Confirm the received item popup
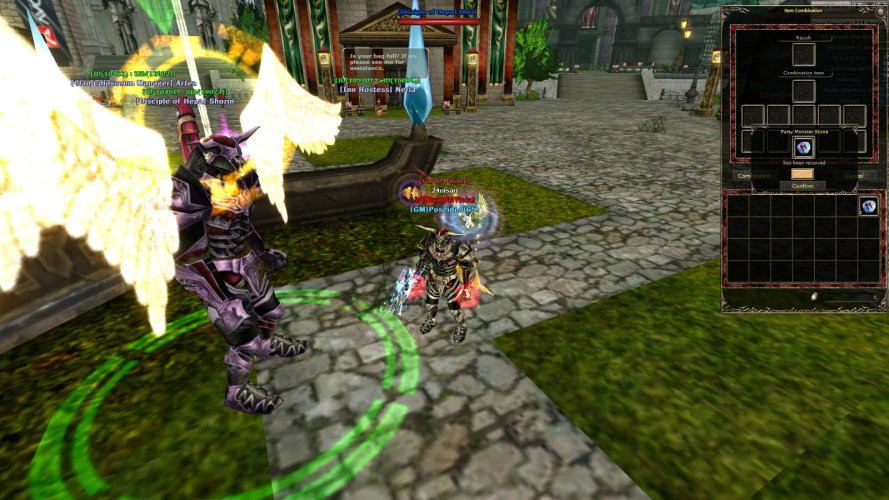Image resolution: width=889 pixels, height=500 pixels. (x=802, y=186)
